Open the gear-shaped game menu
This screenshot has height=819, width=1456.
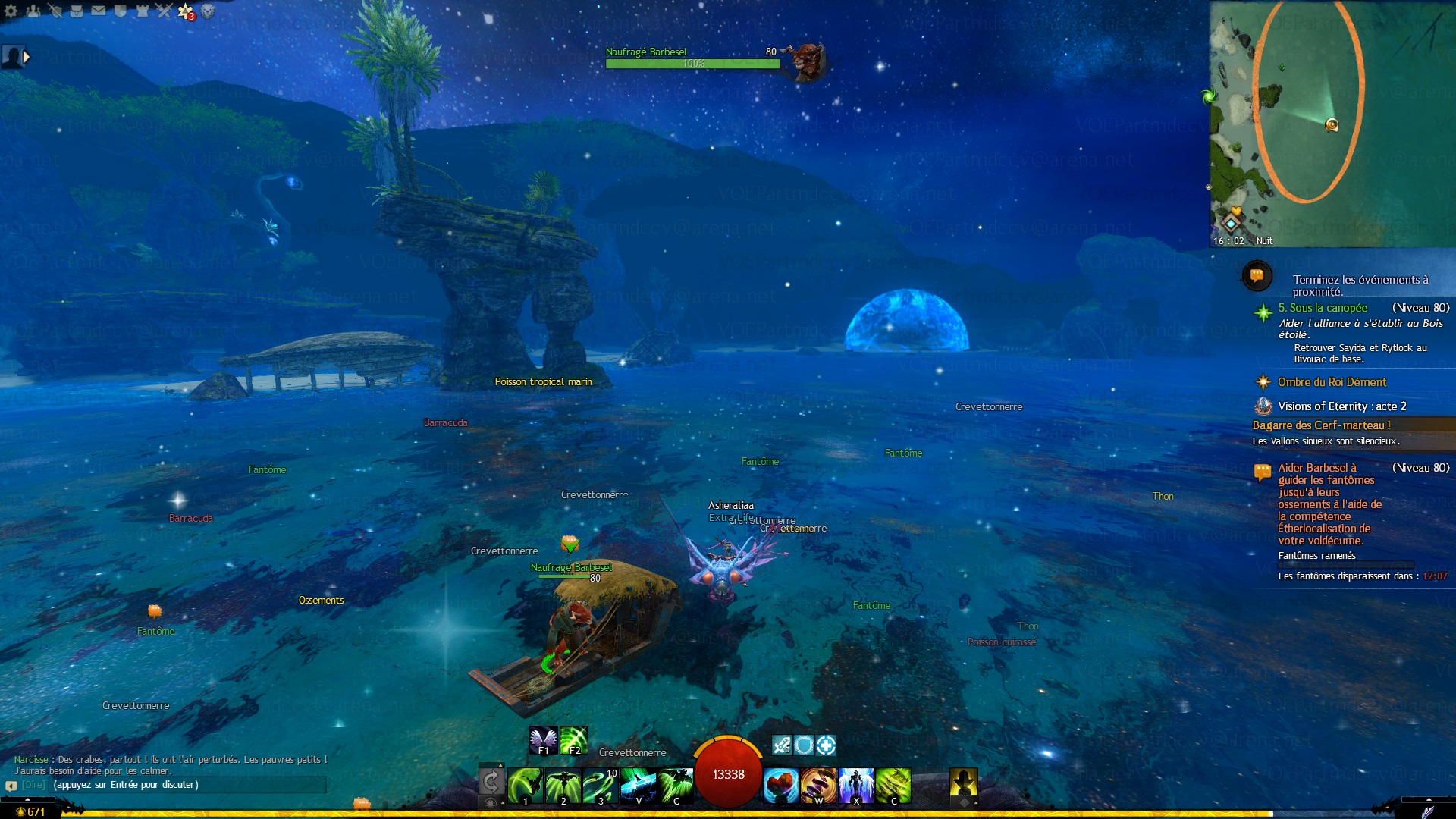pyautogui.click(x=11, y=11)
